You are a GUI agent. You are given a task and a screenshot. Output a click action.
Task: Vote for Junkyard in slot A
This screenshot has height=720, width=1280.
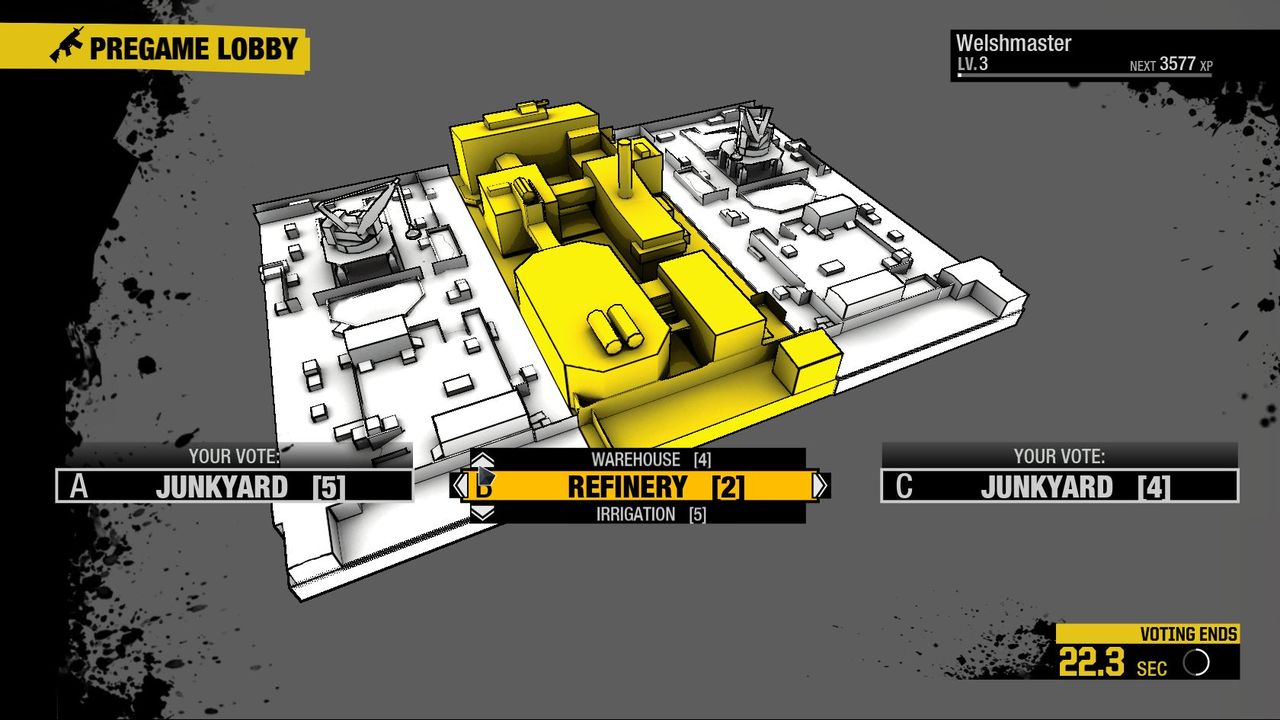[250, 485]
